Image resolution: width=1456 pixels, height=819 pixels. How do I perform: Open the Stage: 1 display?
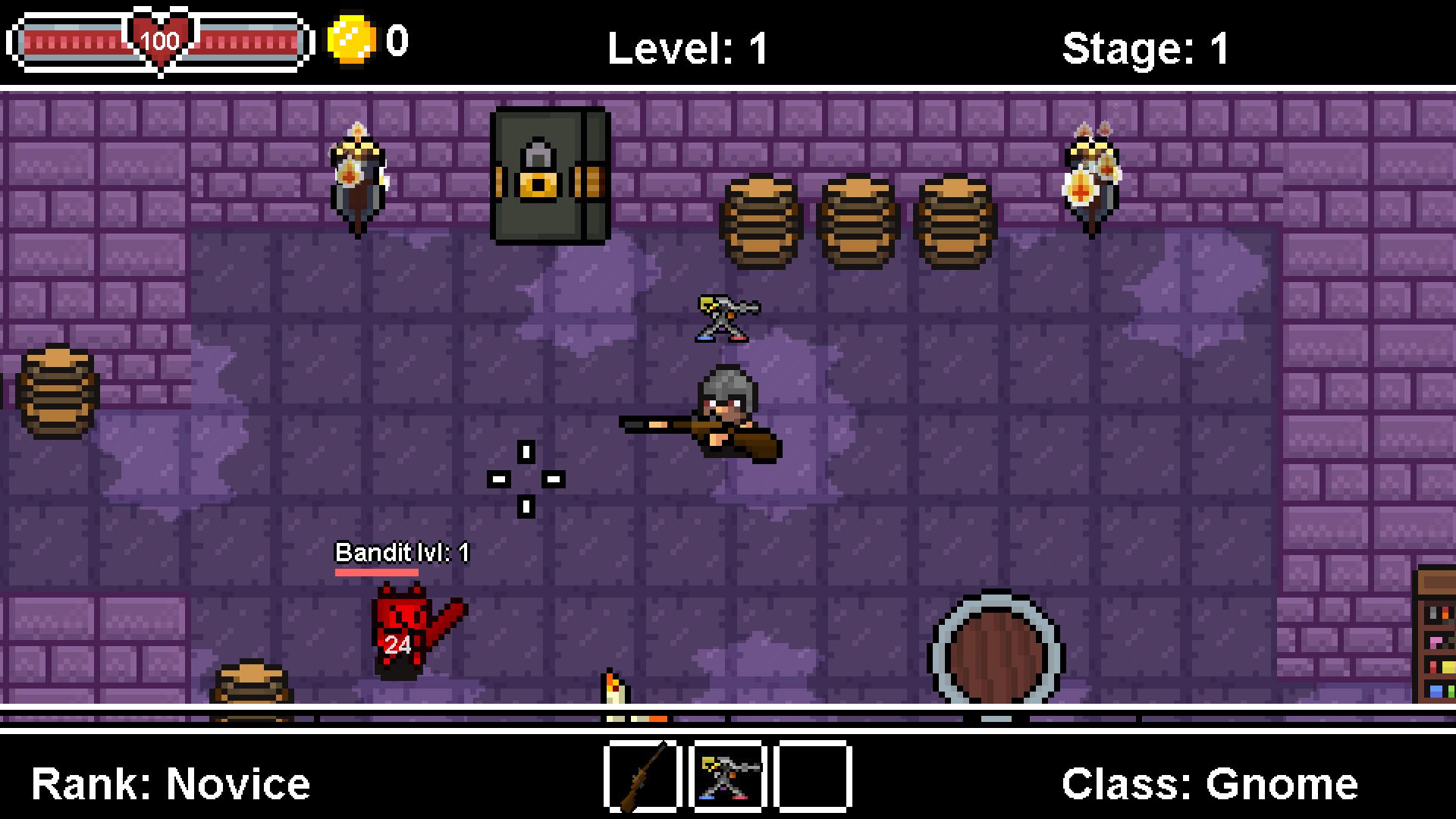1147,48
